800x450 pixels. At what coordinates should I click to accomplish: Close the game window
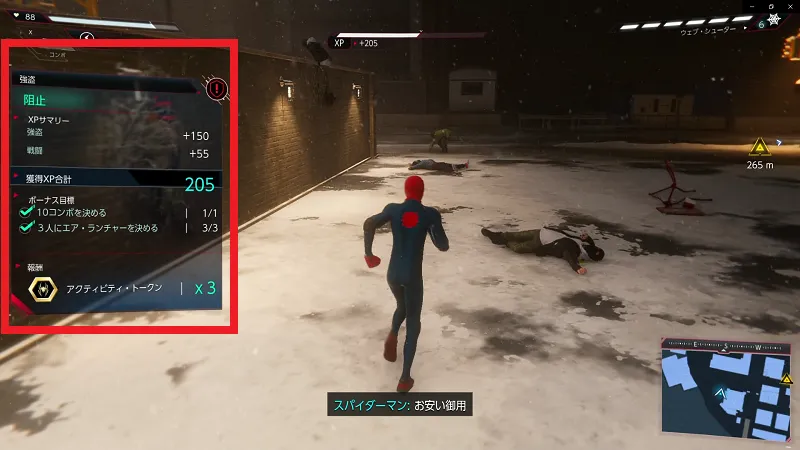tap(790, 7)
